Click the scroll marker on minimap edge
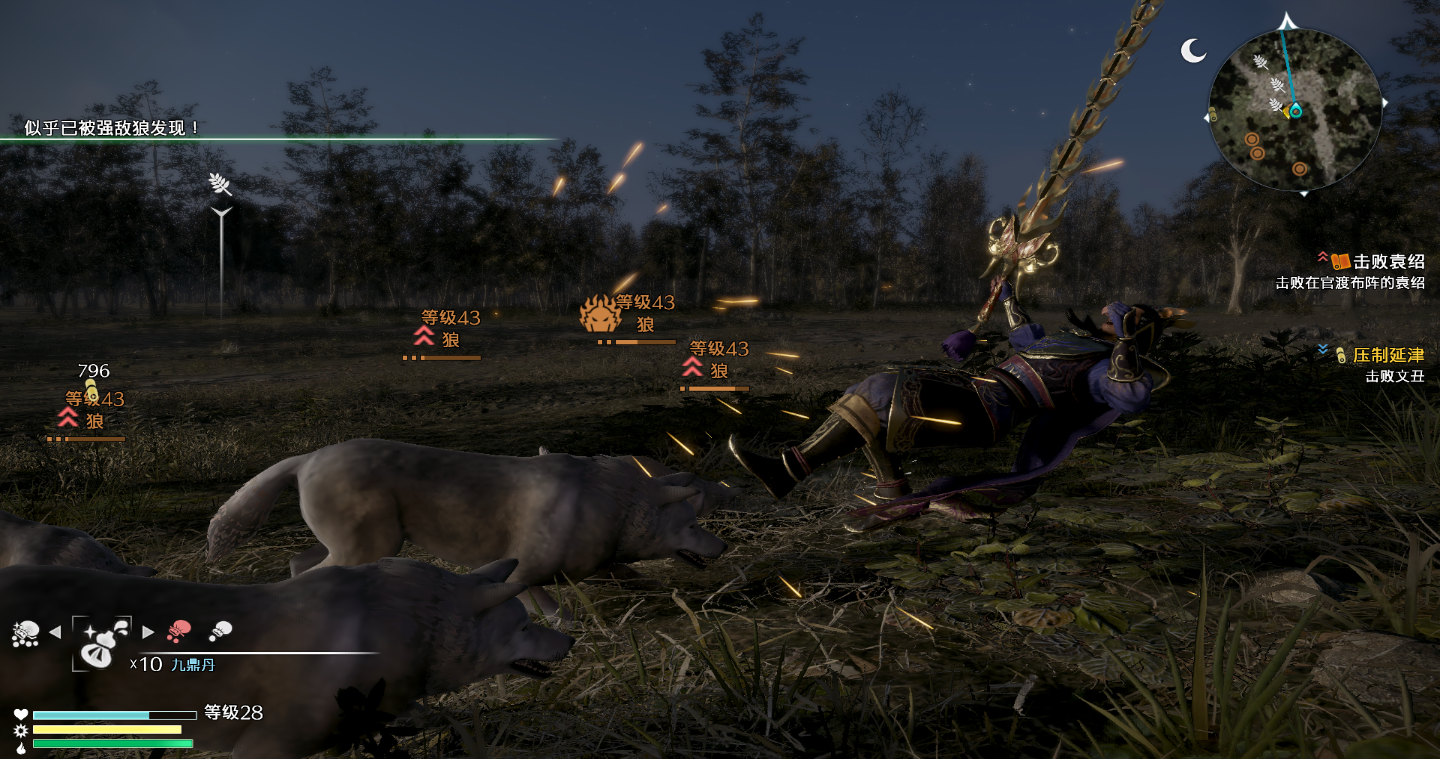Viewport: 1440px width, 759px height. point(1212,116)
